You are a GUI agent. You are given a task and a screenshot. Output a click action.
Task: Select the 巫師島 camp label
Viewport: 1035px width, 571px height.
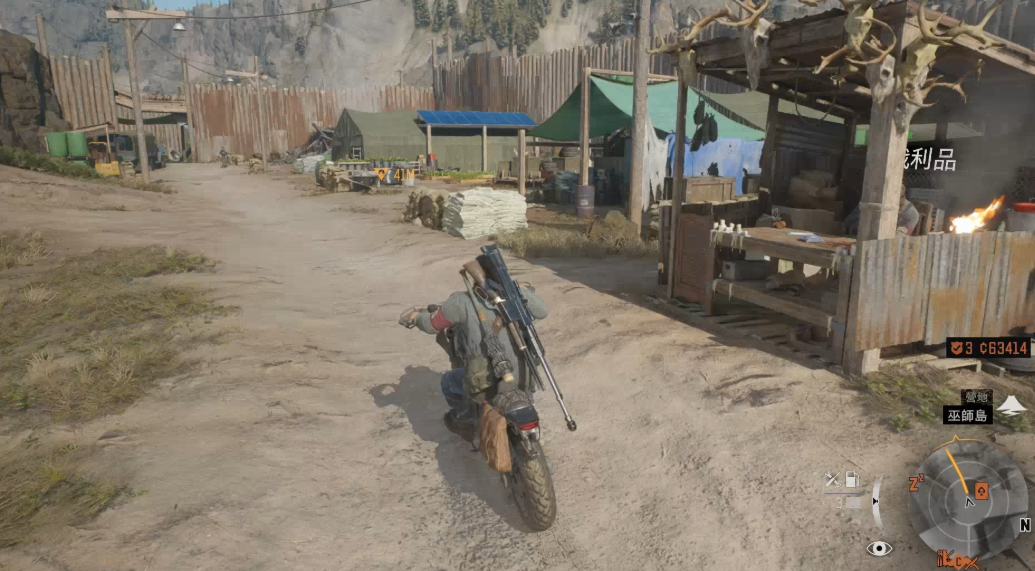click(967, 414)
